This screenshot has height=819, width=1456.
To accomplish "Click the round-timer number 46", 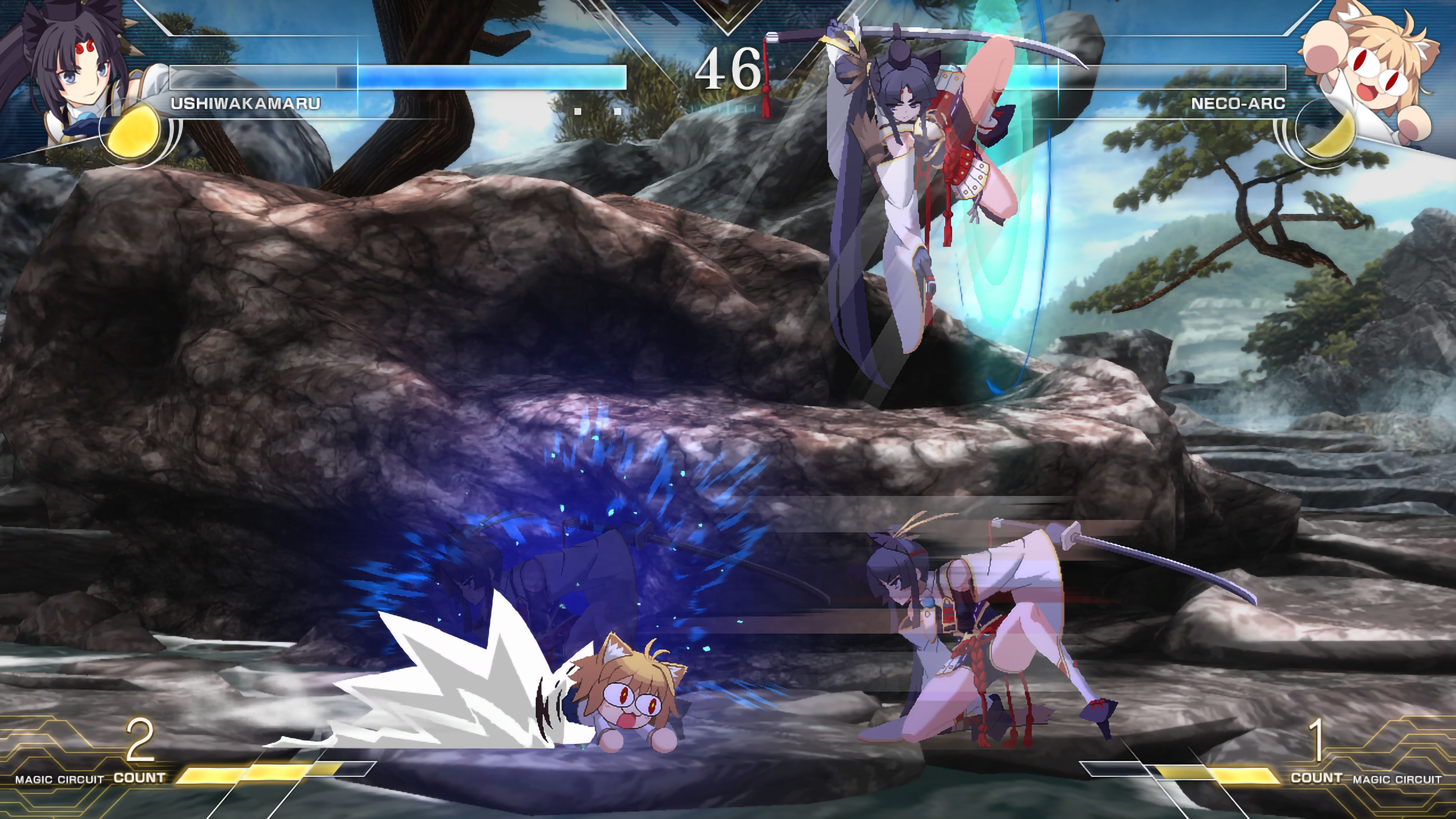I will 728,68.
